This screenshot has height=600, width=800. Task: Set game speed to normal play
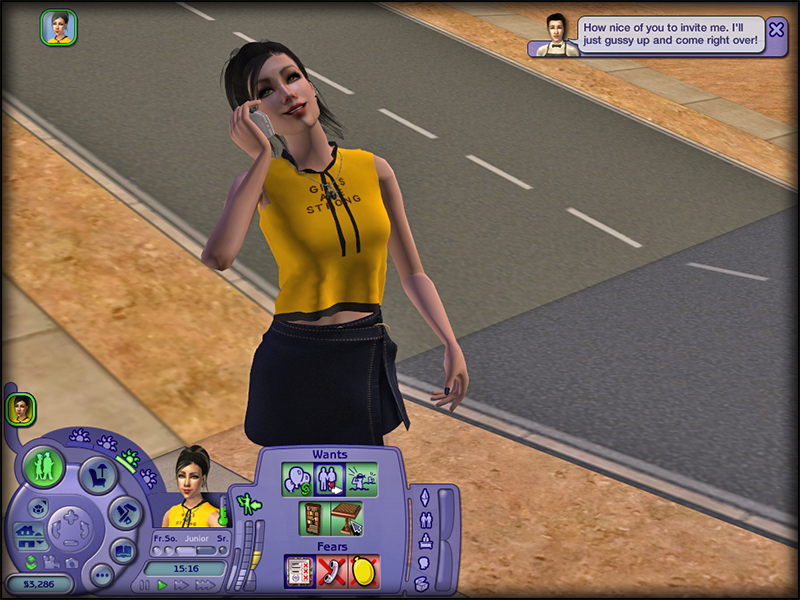click(162, 585)
